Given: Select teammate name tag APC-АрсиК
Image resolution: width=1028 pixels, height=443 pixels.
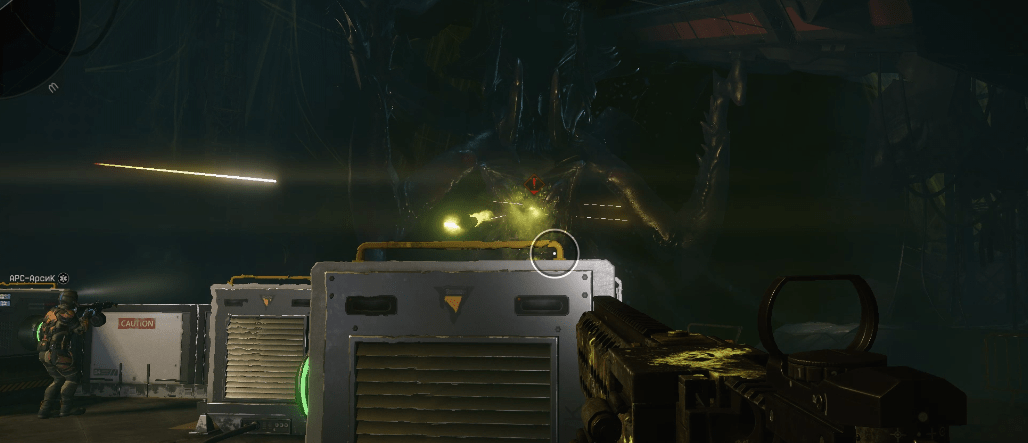Looking at the screenshot, I should click(32, 277).
